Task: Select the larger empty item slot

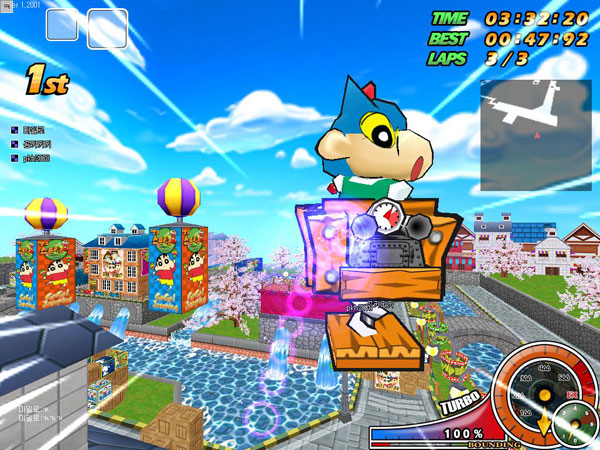Action: tap(107, 29)
